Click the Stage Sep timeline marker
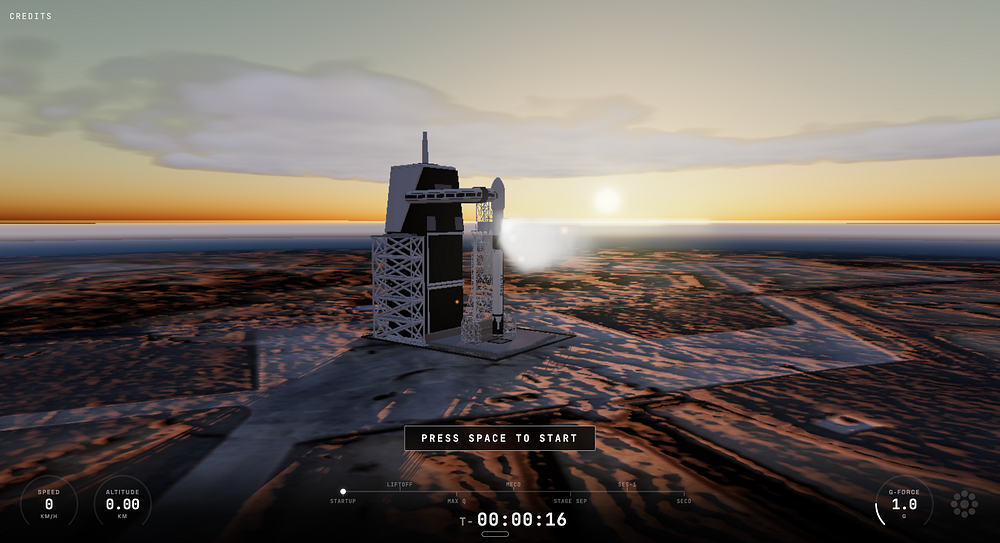This screenshot has width=1000, height=543. tap(570, 492)
